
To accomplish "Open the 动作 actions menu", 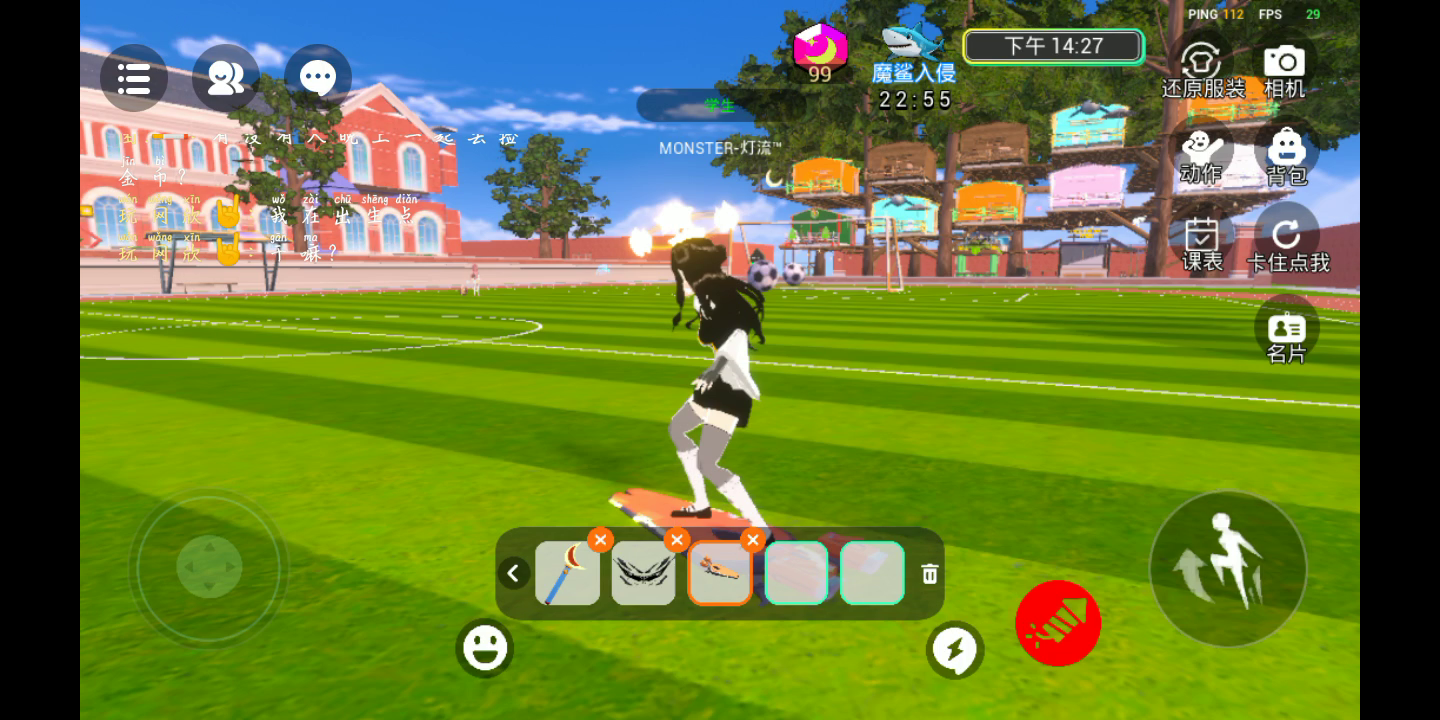I will (1201, 154).
